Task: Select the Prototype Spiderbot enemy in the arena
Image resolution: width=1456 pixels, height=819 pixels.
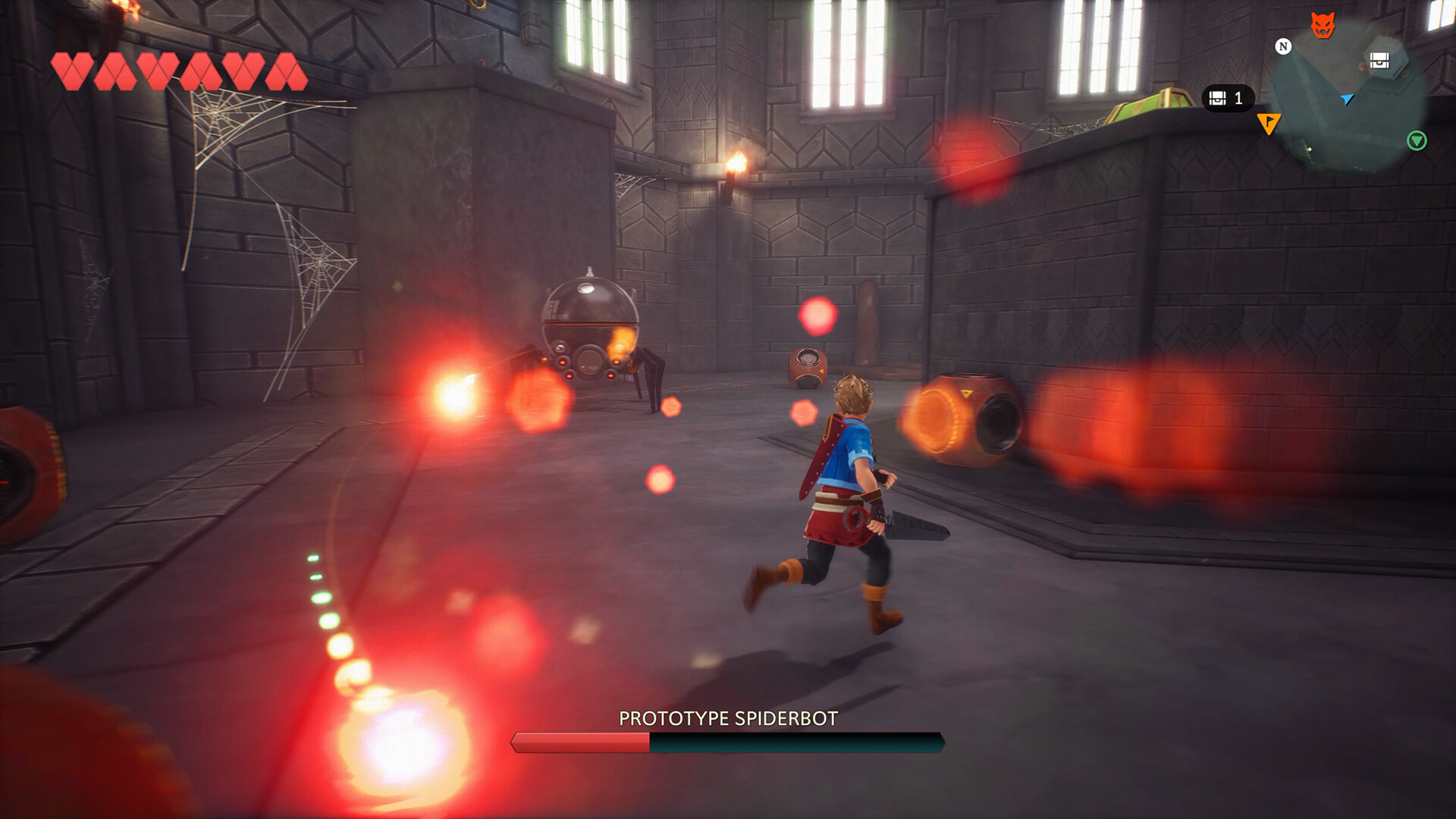Action: 591,326
